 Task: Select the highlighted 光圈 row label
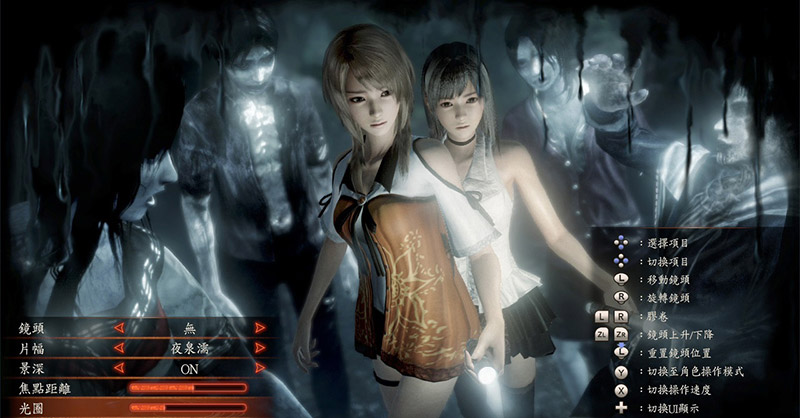click(x=33, y=407)
